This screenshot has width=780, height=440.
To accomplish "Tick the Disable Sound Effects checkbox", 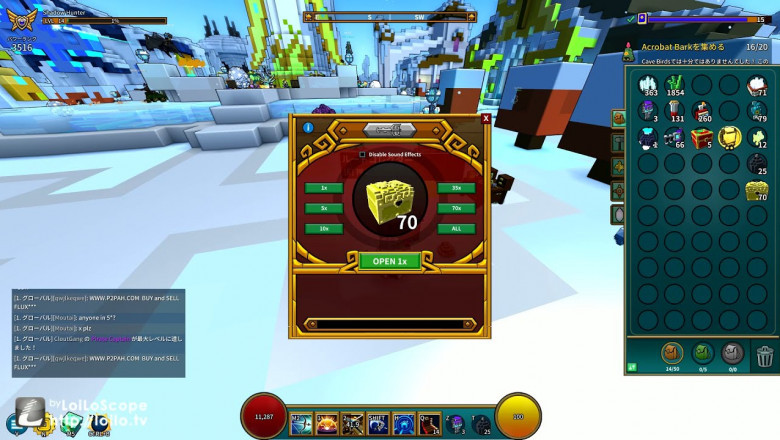I will pos(362,154).
